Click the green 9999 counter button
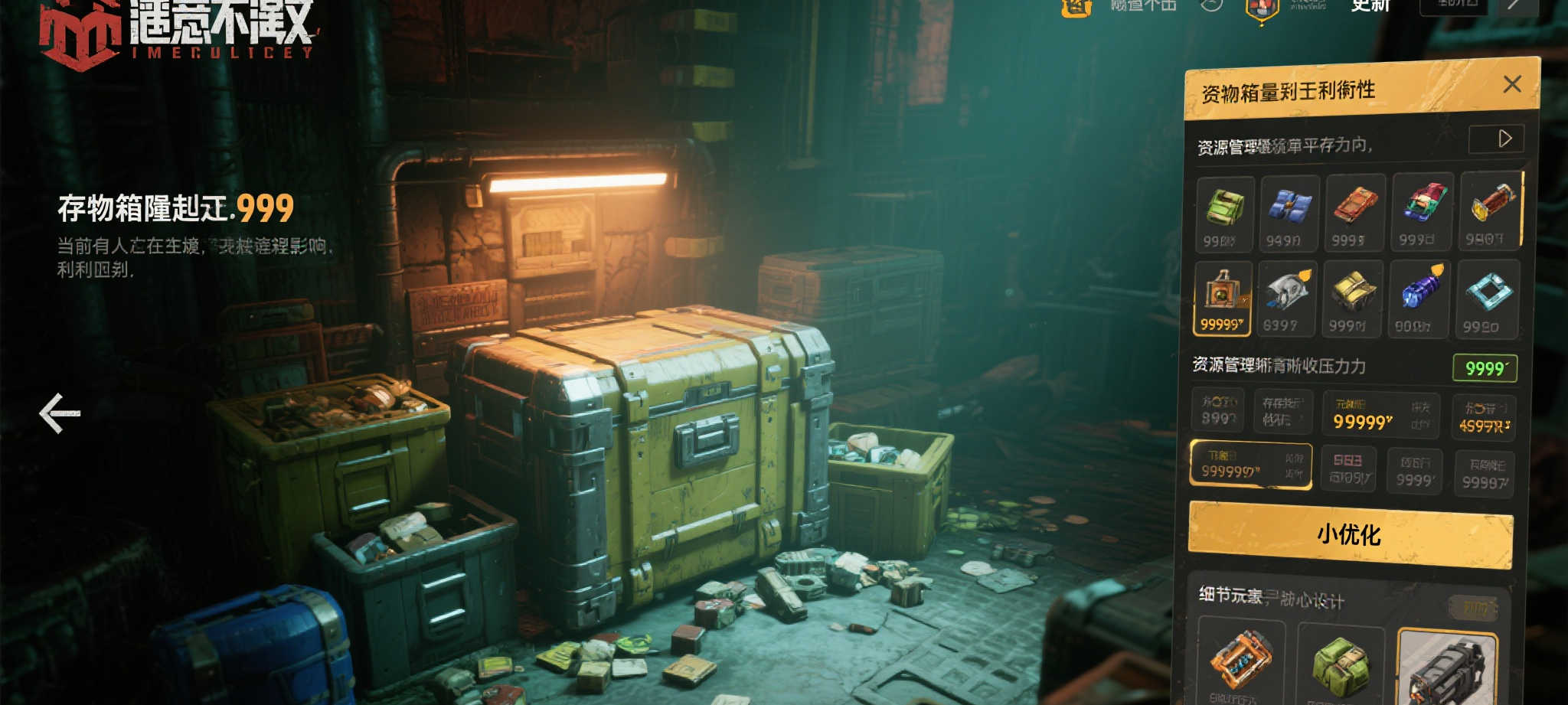1568x705 pixels. click(x=1485, y=368)
